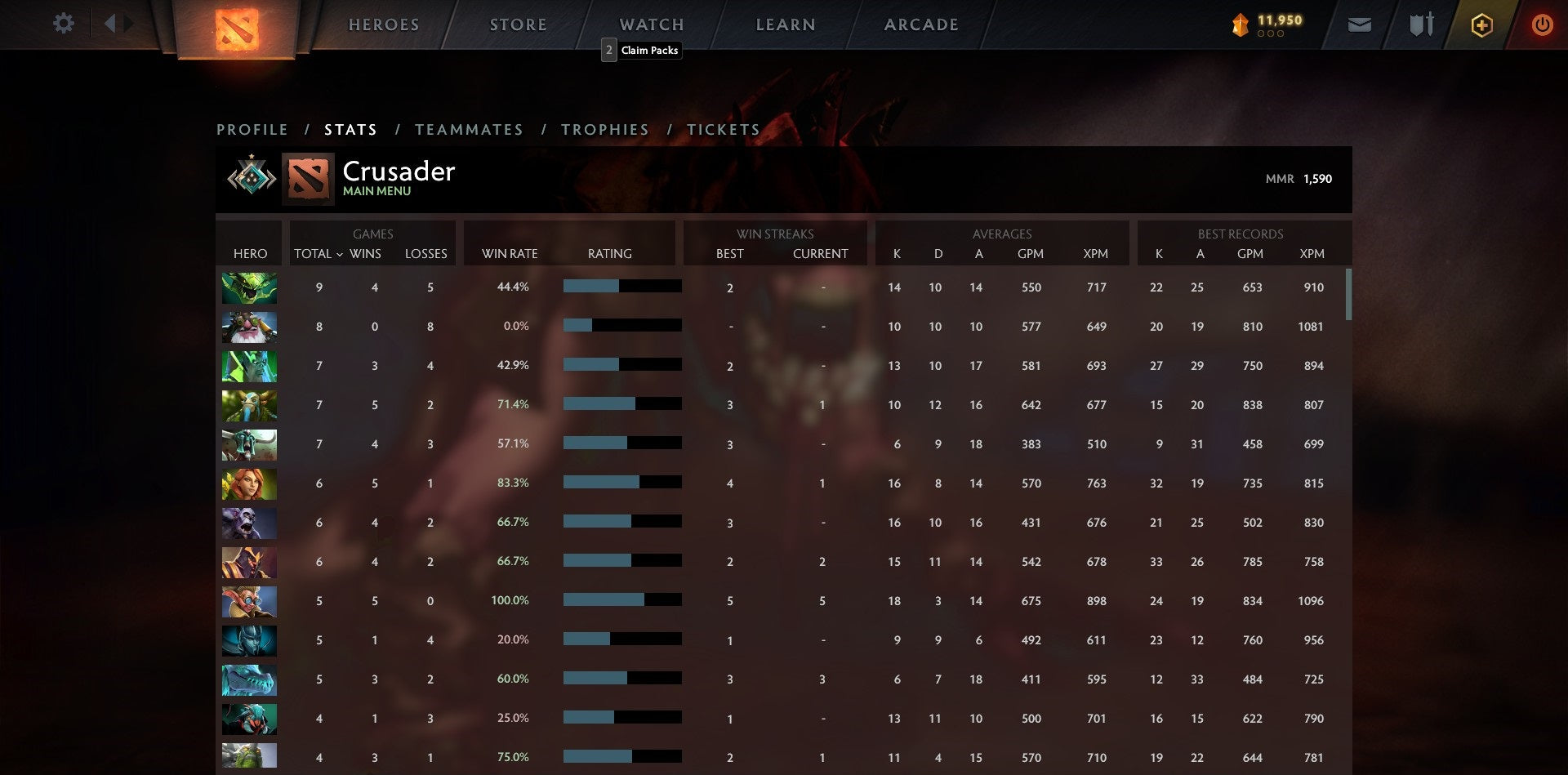
Task: Open the HEROES menu
Action: [x=384, y=24]
